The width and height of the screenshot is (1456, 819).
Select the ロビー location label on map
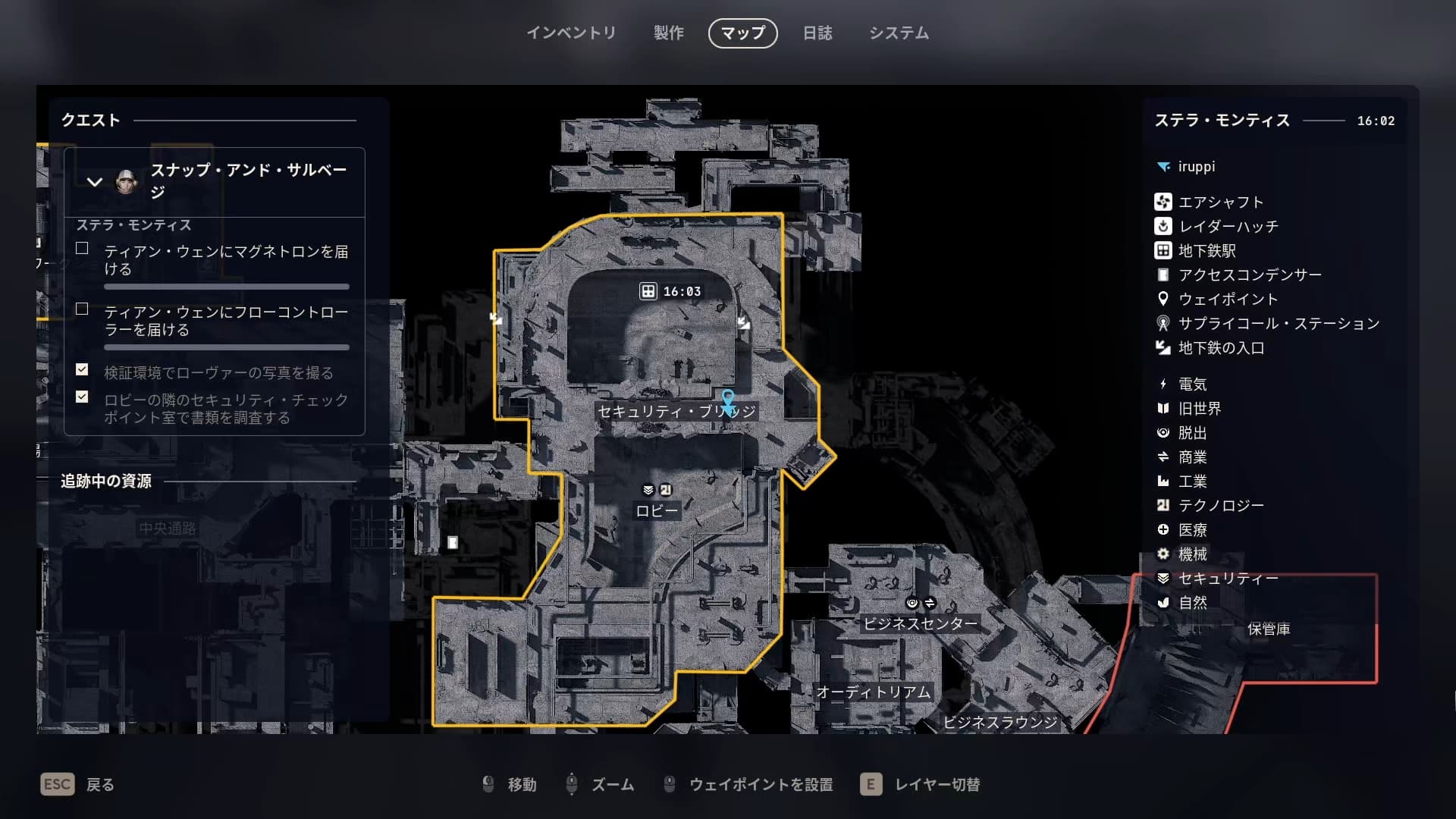[657, 511]
